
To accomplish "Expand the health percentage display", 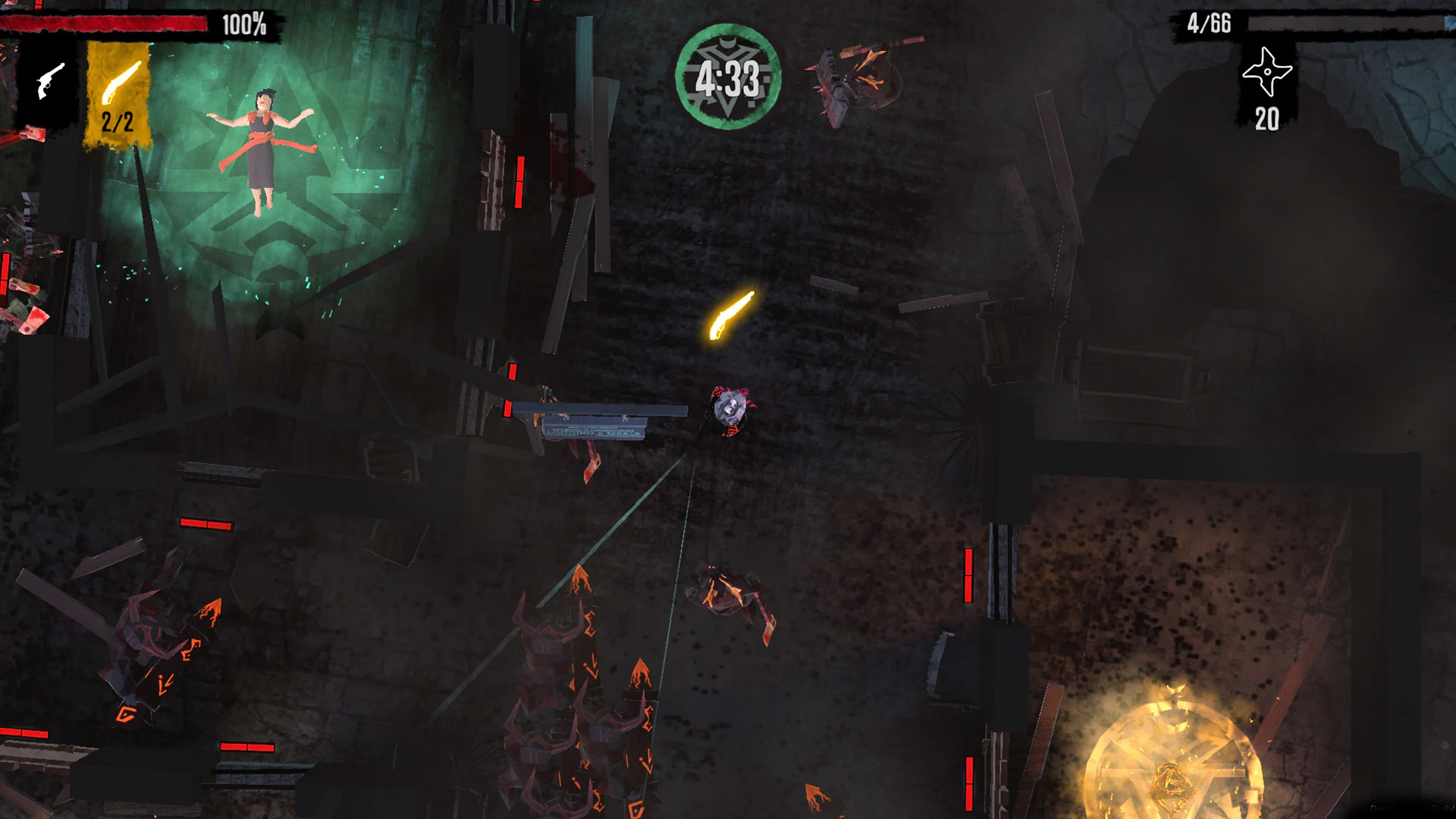I will point(243,25).
